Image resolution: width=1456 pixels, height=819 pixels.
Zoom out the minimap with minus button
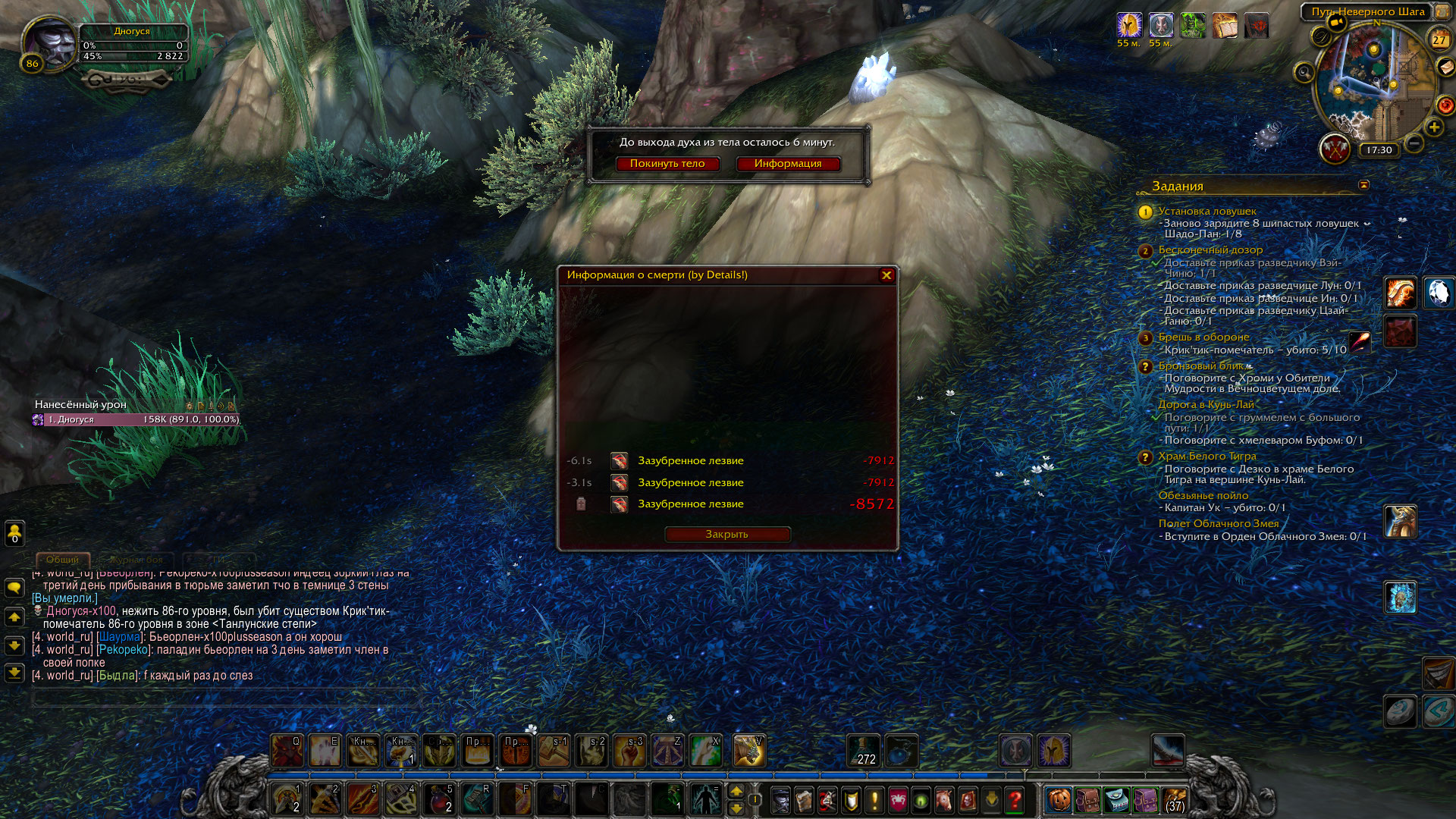tap(1414, 143)
